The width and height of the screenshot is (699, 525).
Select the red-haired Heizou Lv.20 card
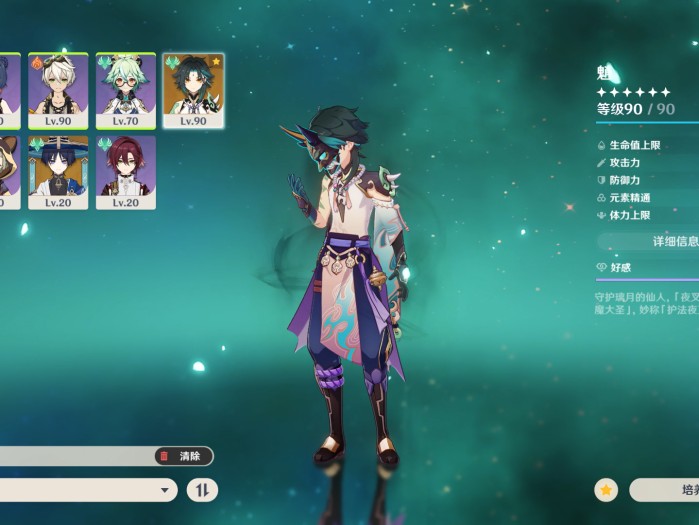tap(126, 172)
